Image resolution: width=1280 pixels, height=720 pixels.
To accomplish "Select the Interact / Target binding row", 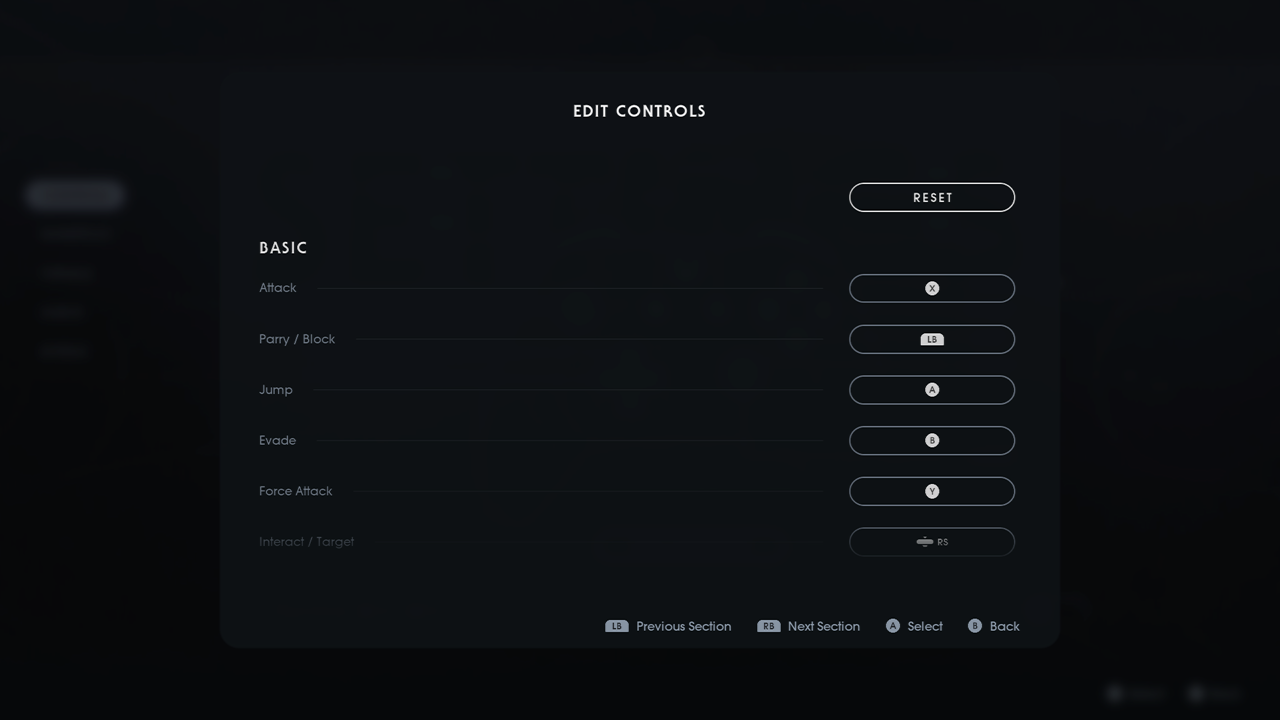I will click(931, 541).
